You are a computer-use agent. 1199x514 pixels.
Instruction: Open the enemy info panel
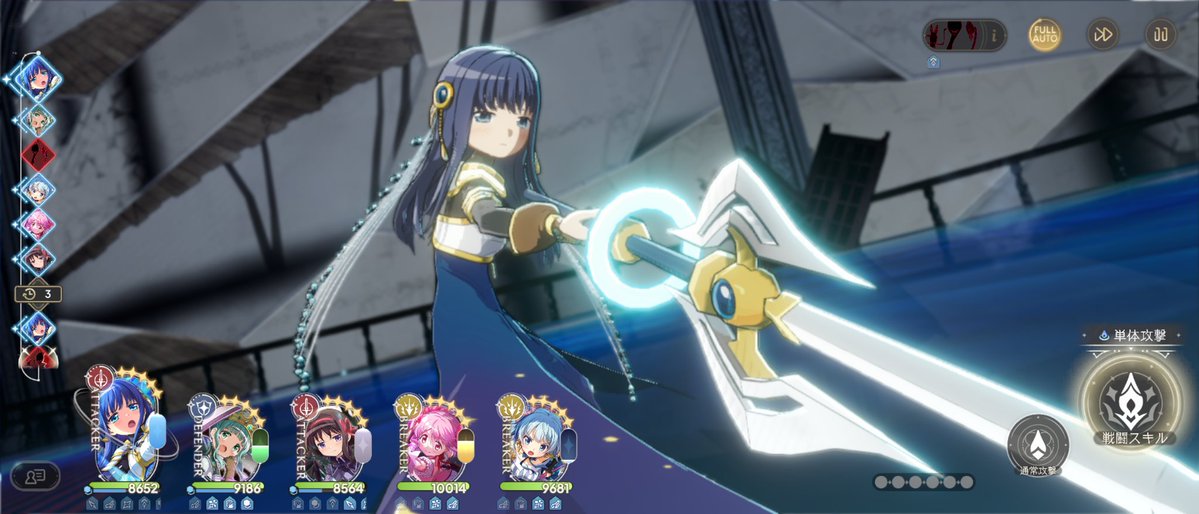pyautogui.click(x=964, y=36)
